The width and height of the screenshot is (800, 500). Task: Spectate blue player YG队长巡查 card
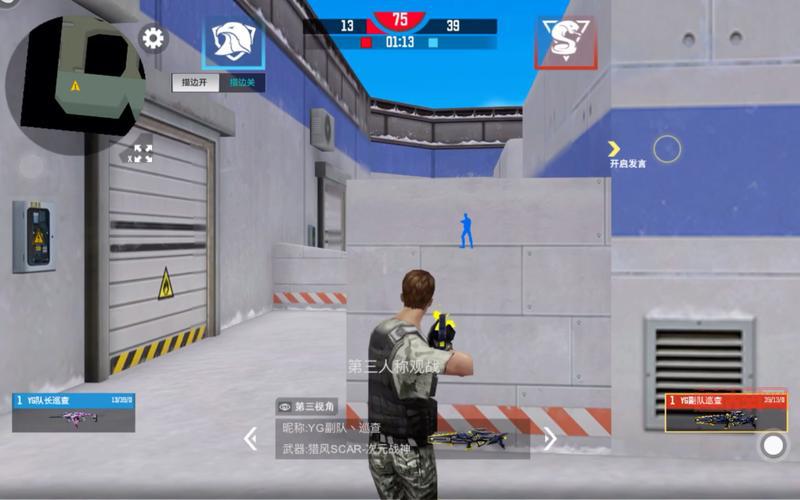pos(73,412)
